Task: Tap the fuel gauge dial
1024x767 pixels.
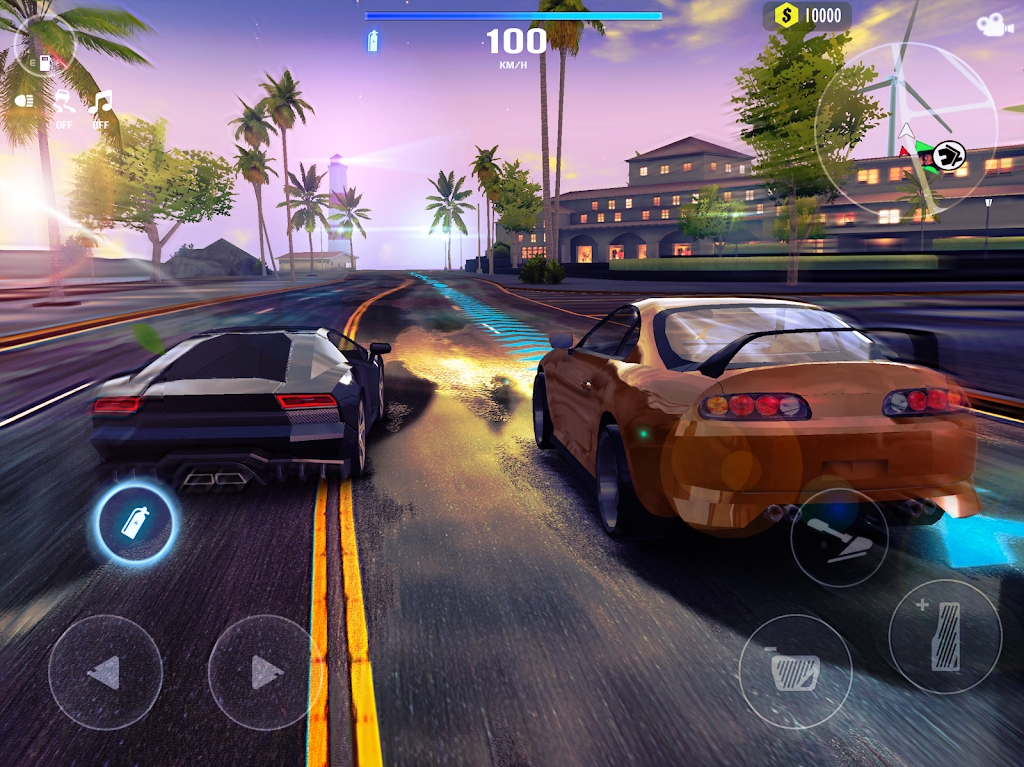Action: click(x=46, y=47)
